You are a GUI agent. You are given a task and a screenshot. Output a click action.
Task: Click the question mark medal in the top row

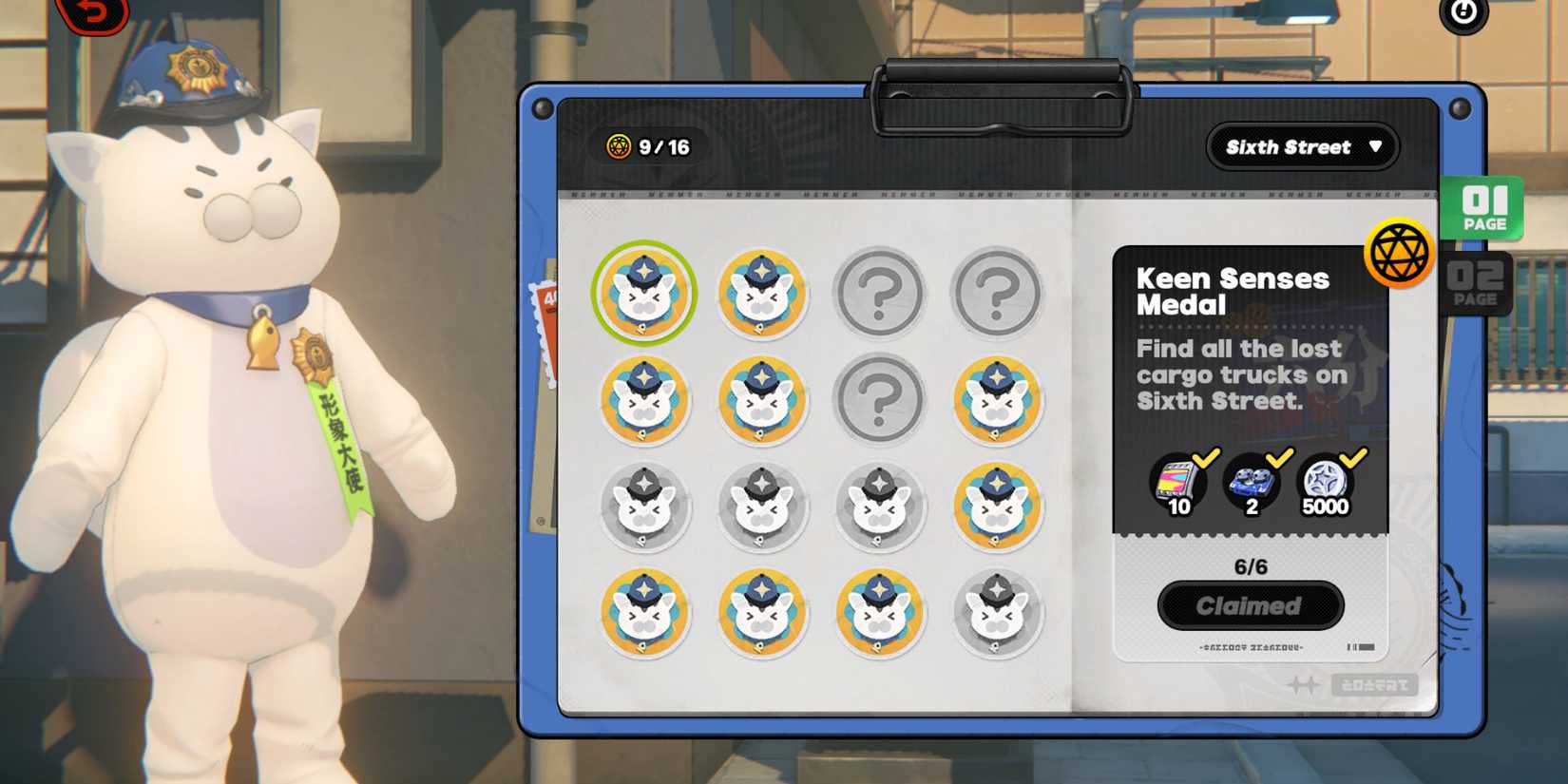(x=879, y=294)
